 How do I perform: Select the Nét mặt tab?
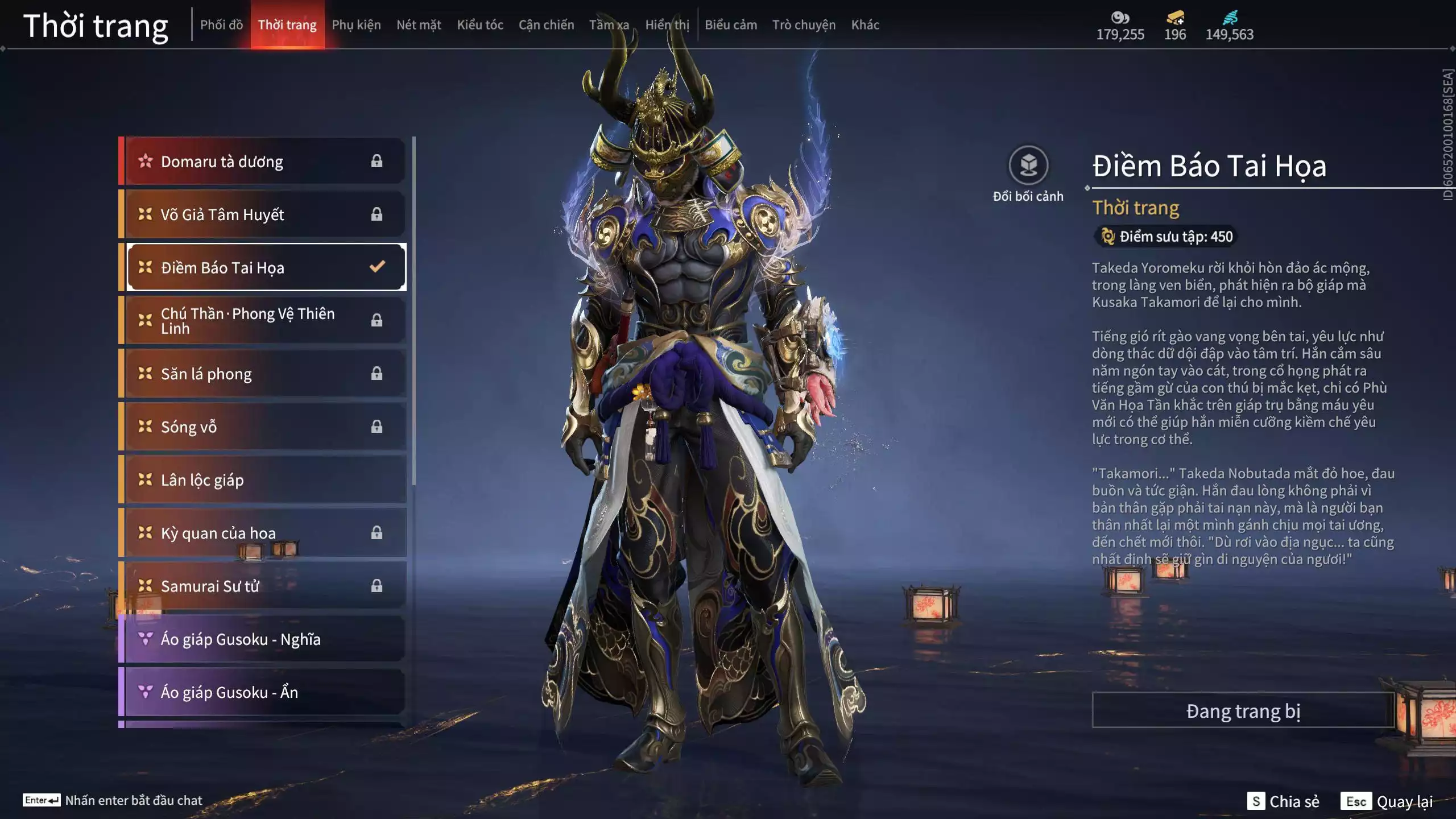coord(419,24)
